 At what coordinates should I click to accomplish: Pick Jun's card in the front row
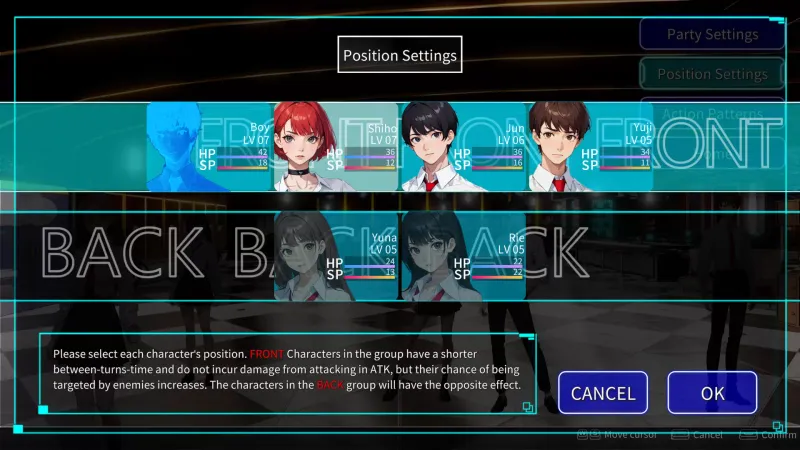coord(463,147)
